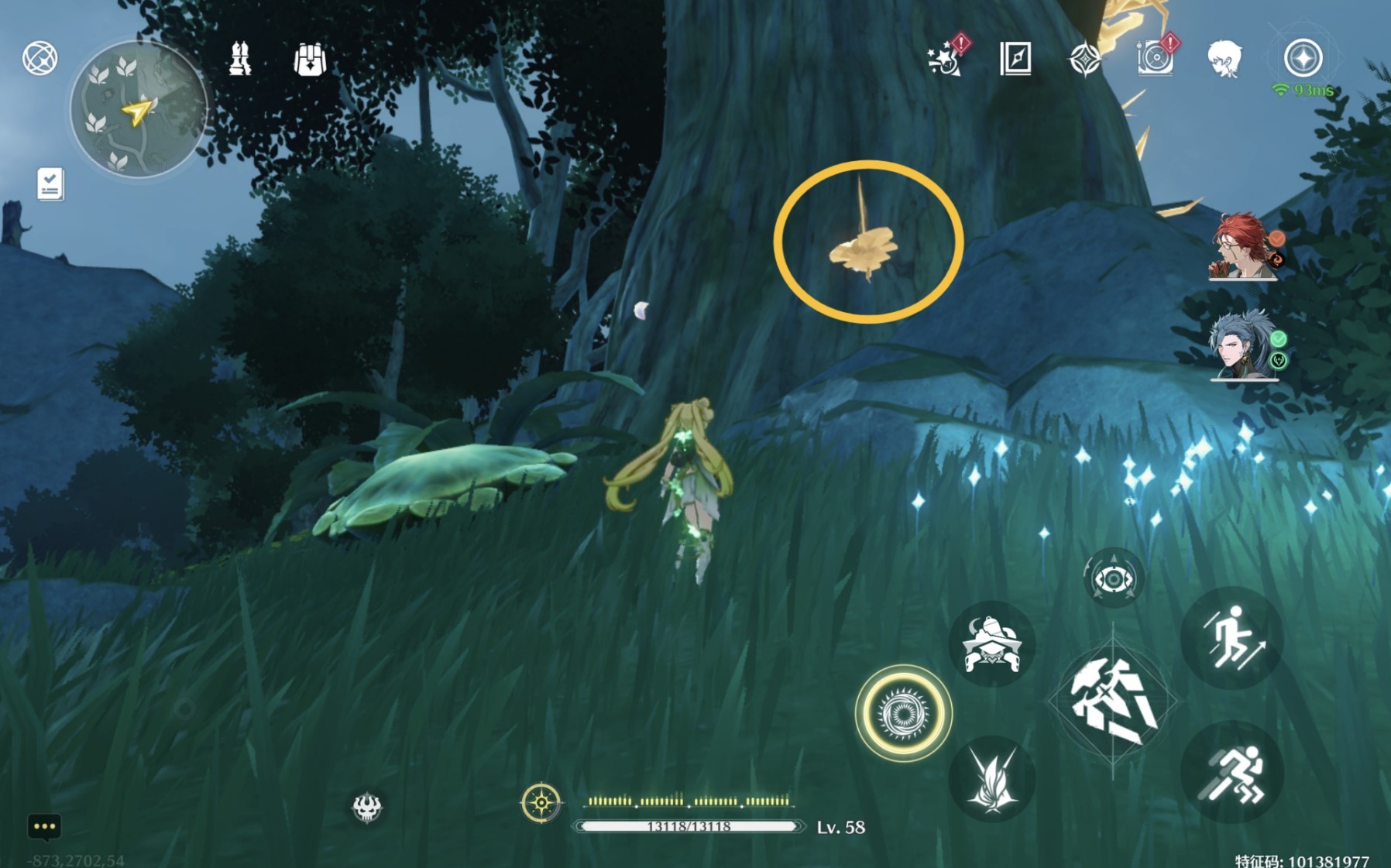Activate the glowing yellow ring skill

click(x=903, y=712)
